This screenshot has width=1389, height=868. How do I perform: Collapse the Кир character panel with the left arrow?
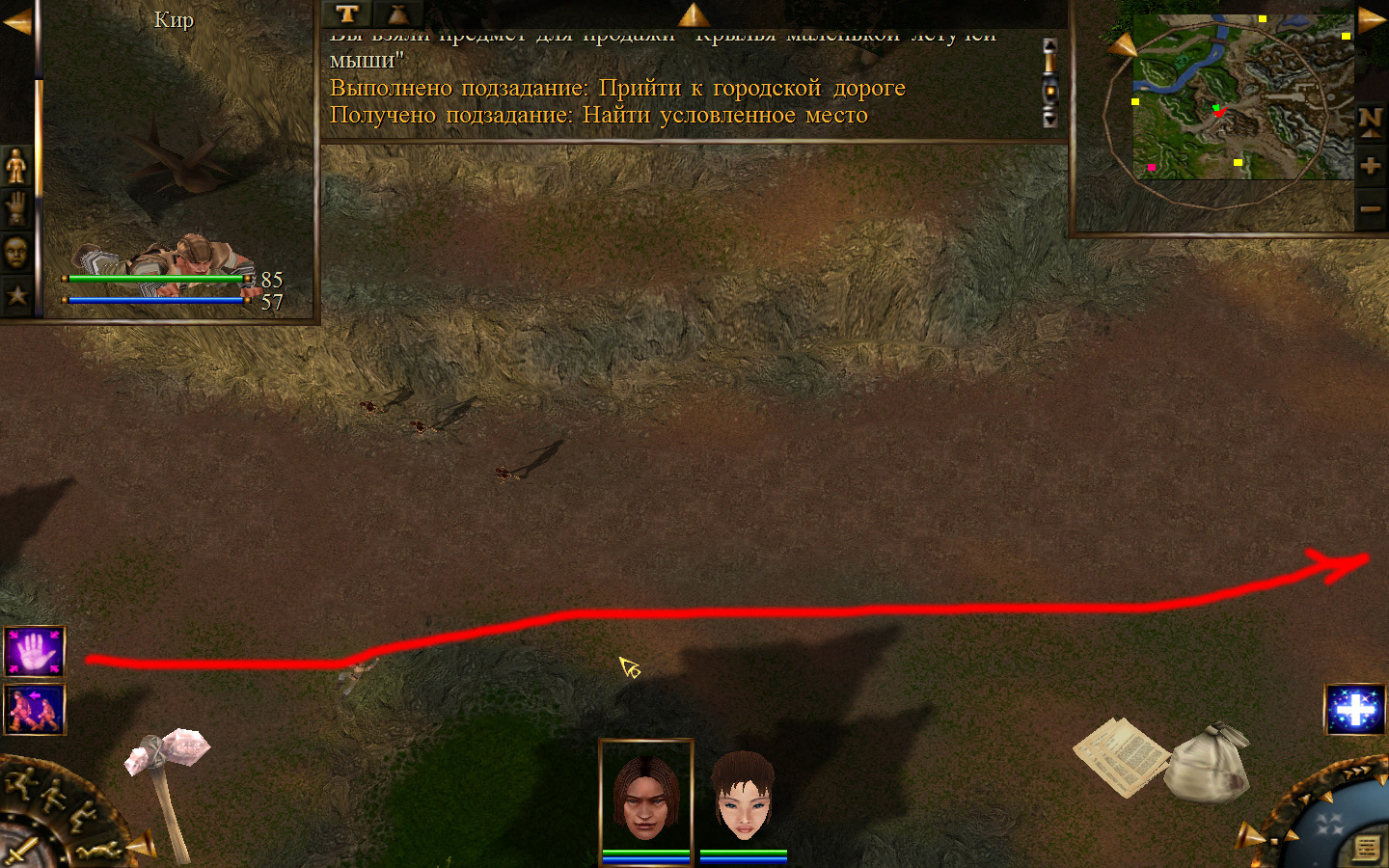point(16,21)
